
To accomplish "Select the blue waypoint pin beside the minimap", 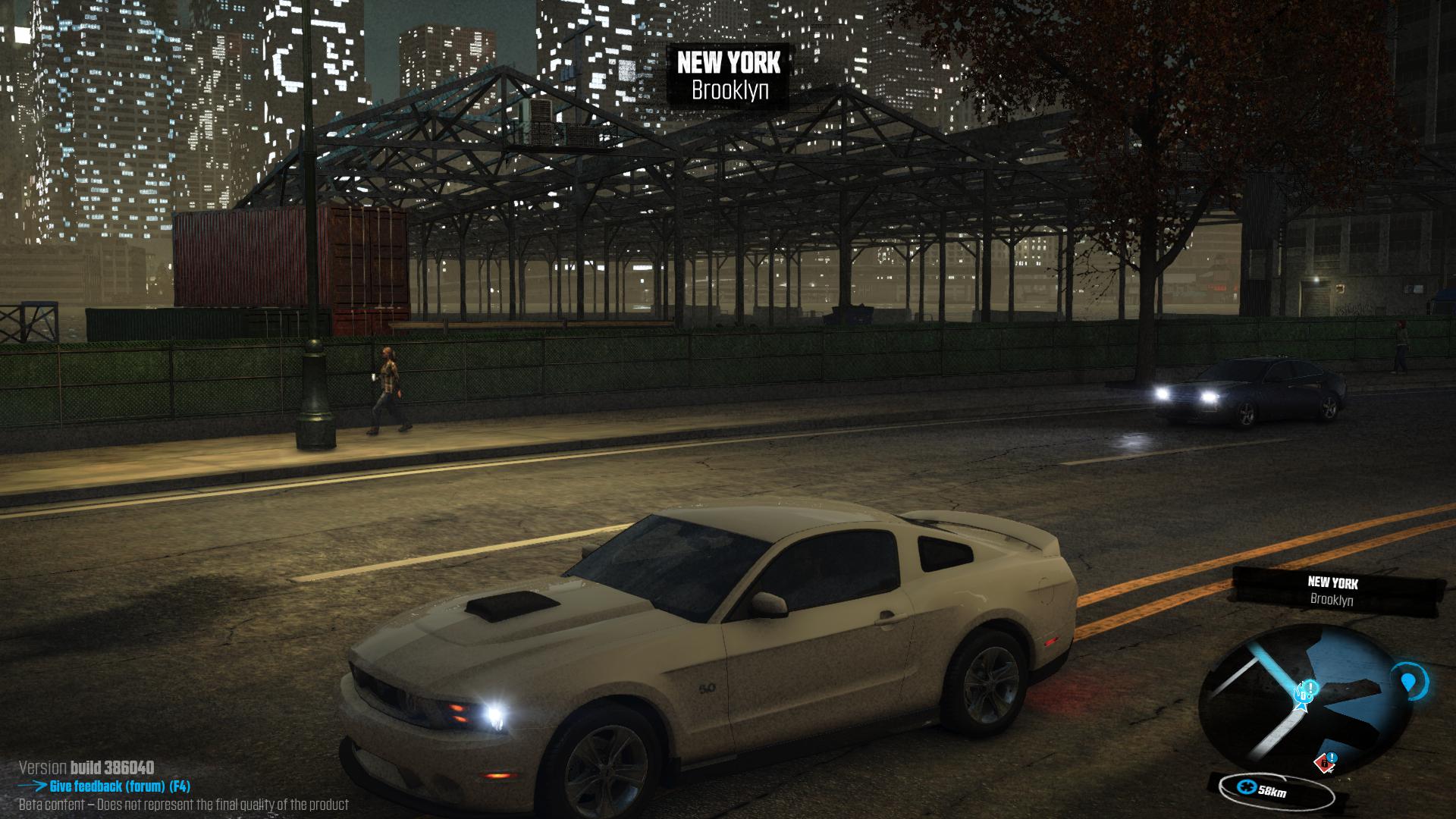I will [x=1408, y=682].
